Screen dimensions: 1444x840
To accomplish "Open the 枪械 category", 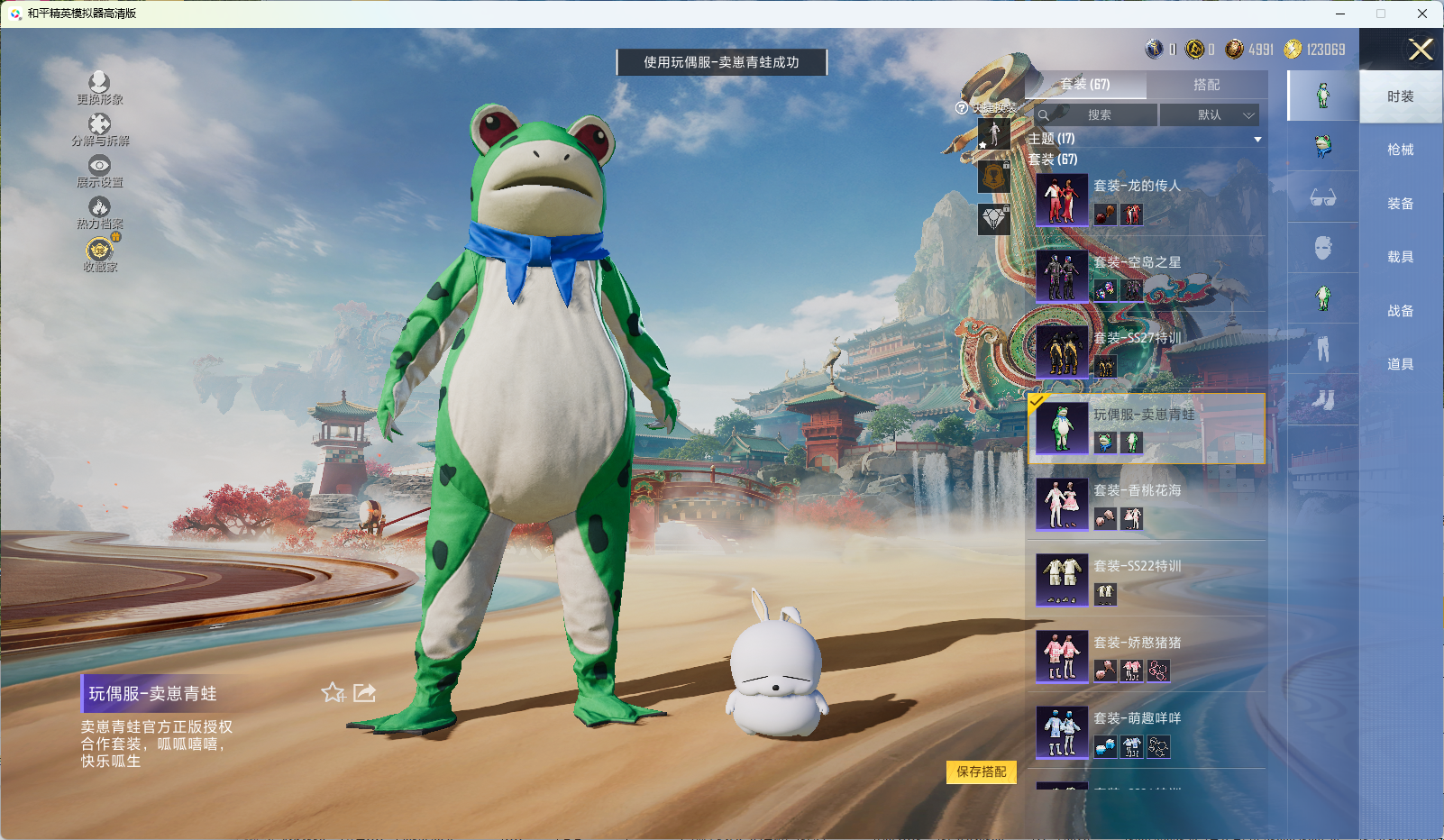I will [x=1400, y=150].
